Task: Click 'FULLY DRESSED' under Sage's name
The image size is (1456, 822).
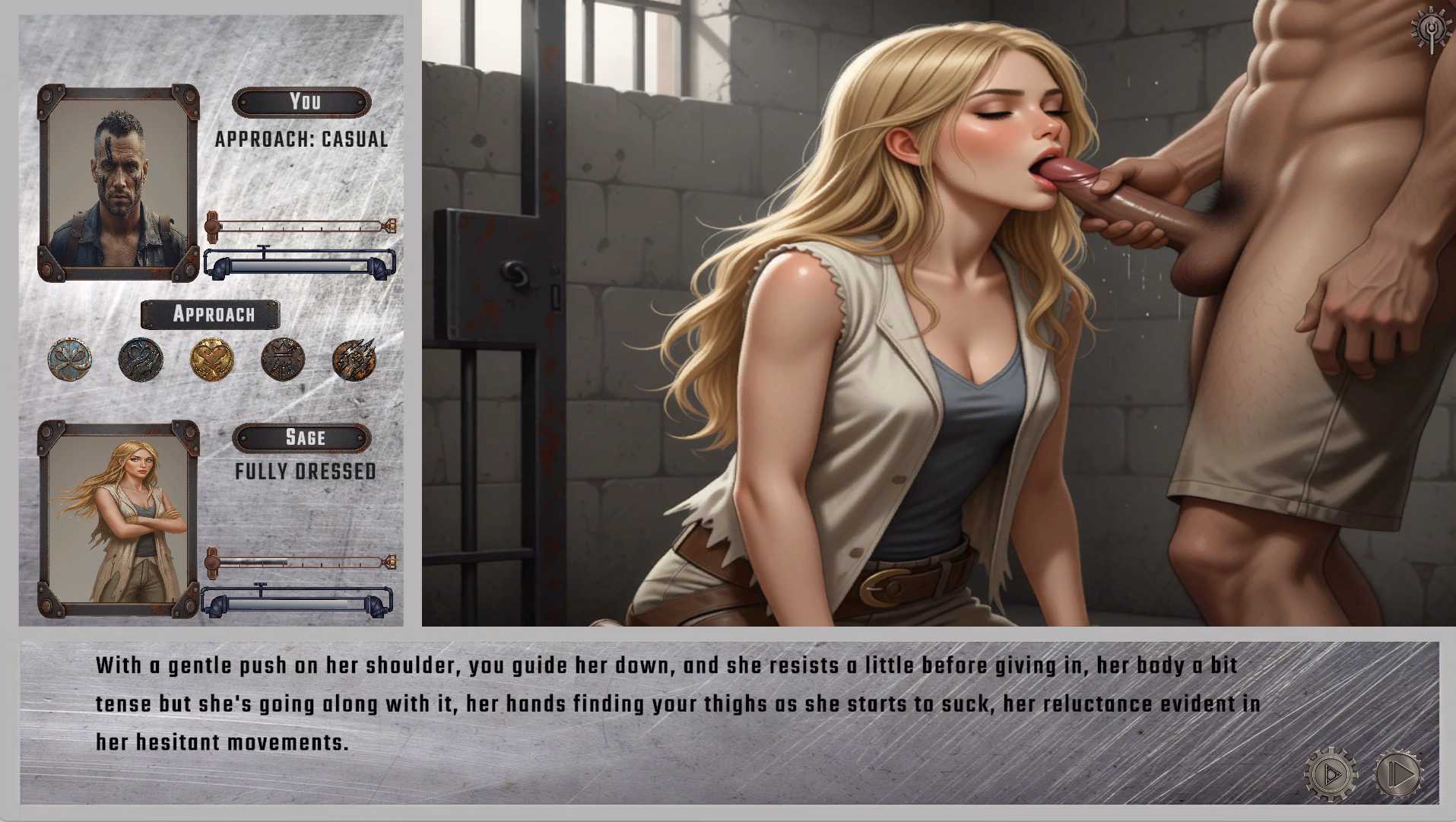Action: coord(304,471)
